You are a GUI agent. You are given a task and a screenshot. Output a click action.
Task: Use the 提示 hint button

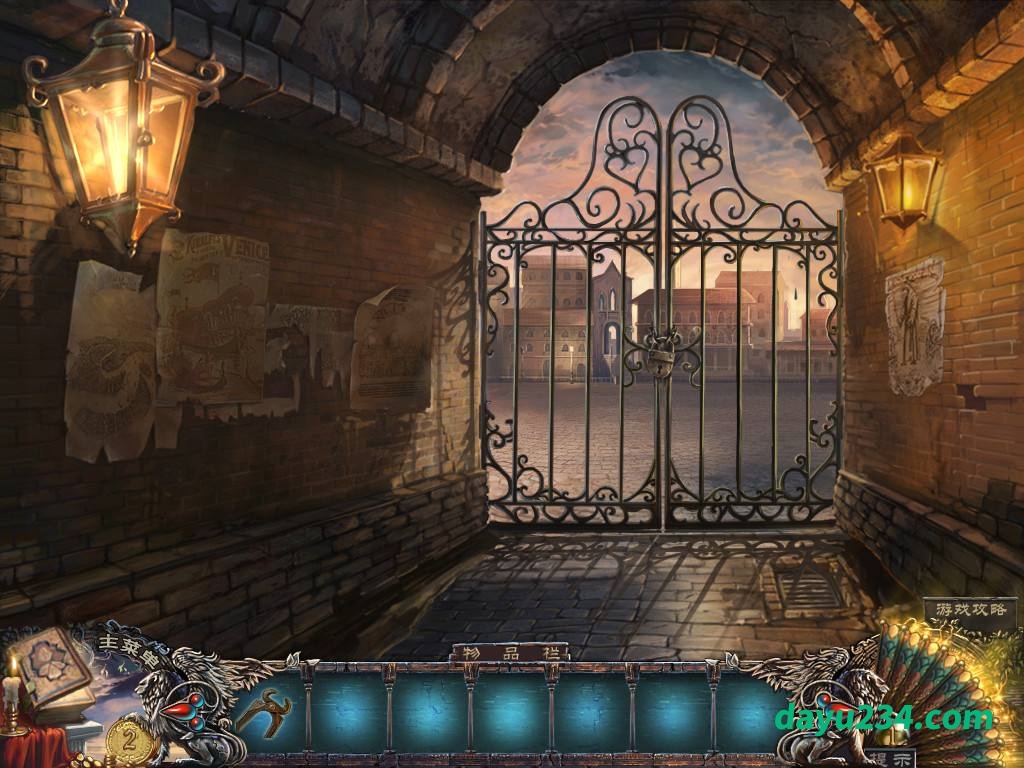pyautogui.click(x=886, y=758)
